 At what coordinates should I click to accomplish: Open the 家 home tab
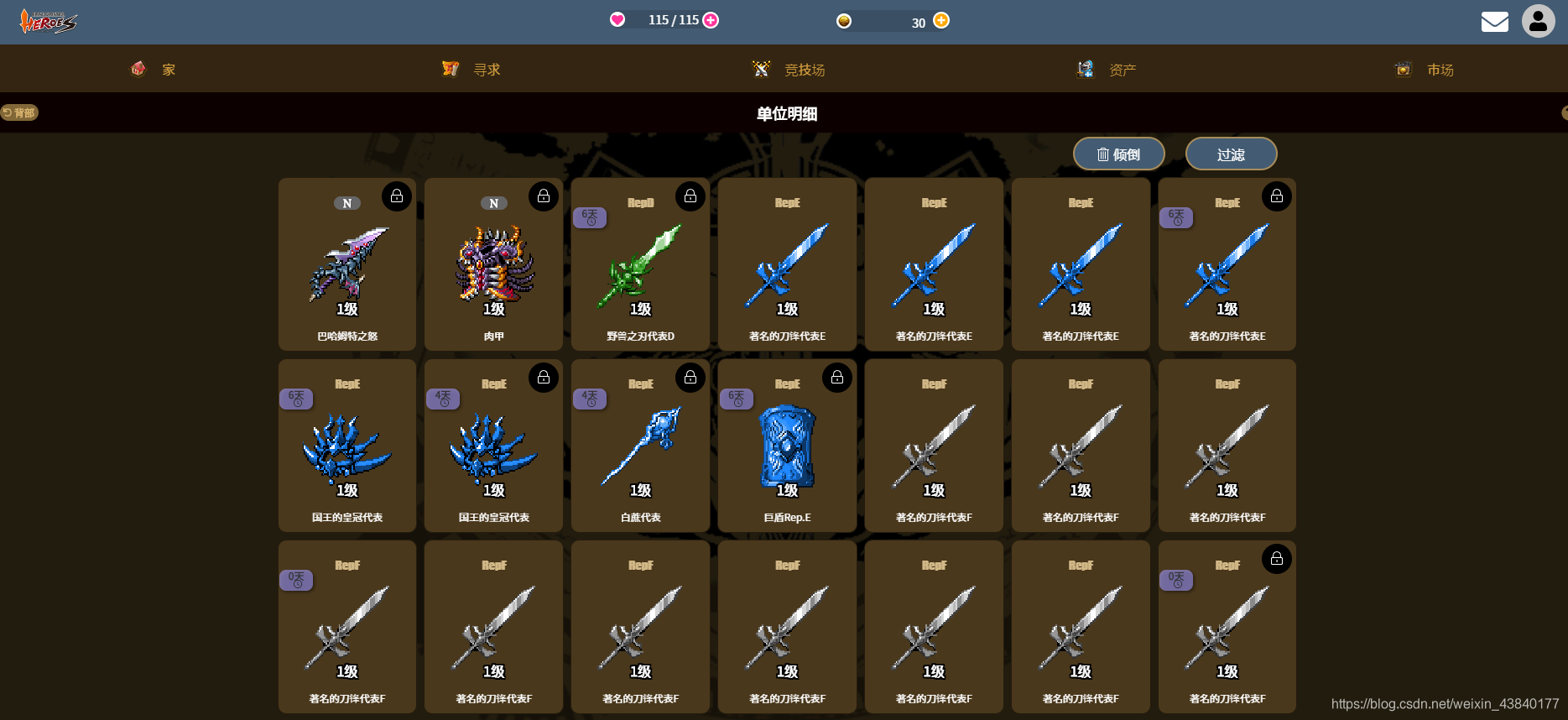[x=154, y=70]
